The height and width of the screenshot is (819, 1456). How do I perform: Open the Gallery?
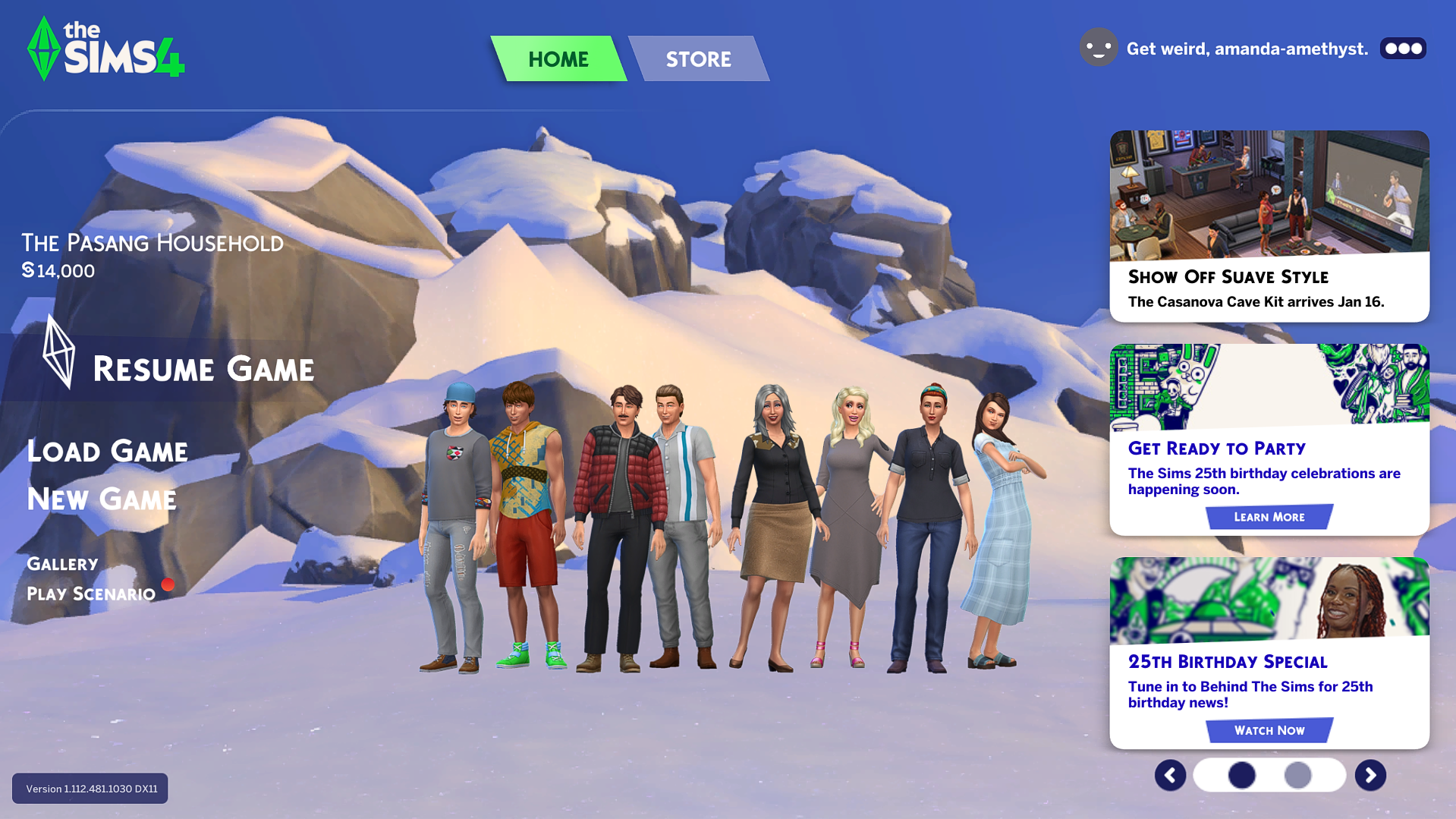click(62, 564)
